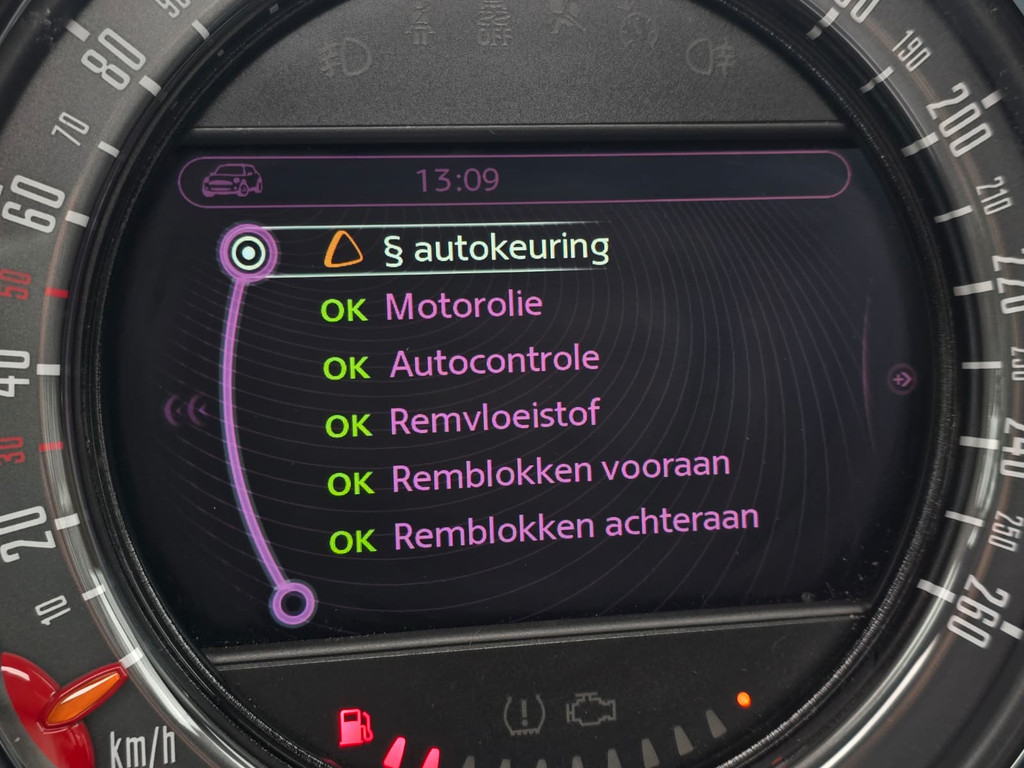This screenshot has width=1024, height=768.
Task: Choose the Remblokken achteraan entry
Action: coord(575,530)
